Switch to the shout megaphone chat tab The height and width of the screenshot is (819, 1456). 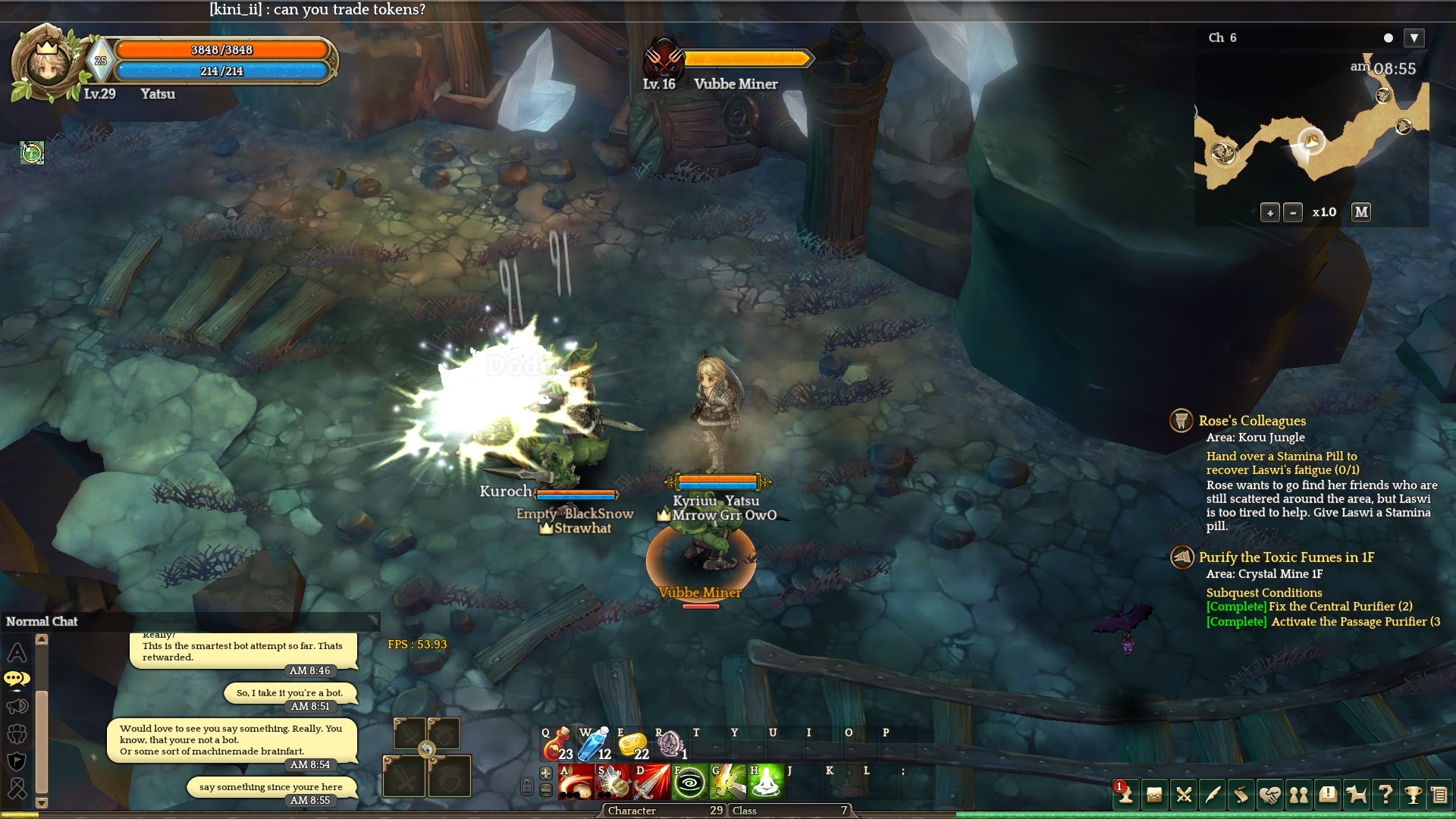[17, 707]
